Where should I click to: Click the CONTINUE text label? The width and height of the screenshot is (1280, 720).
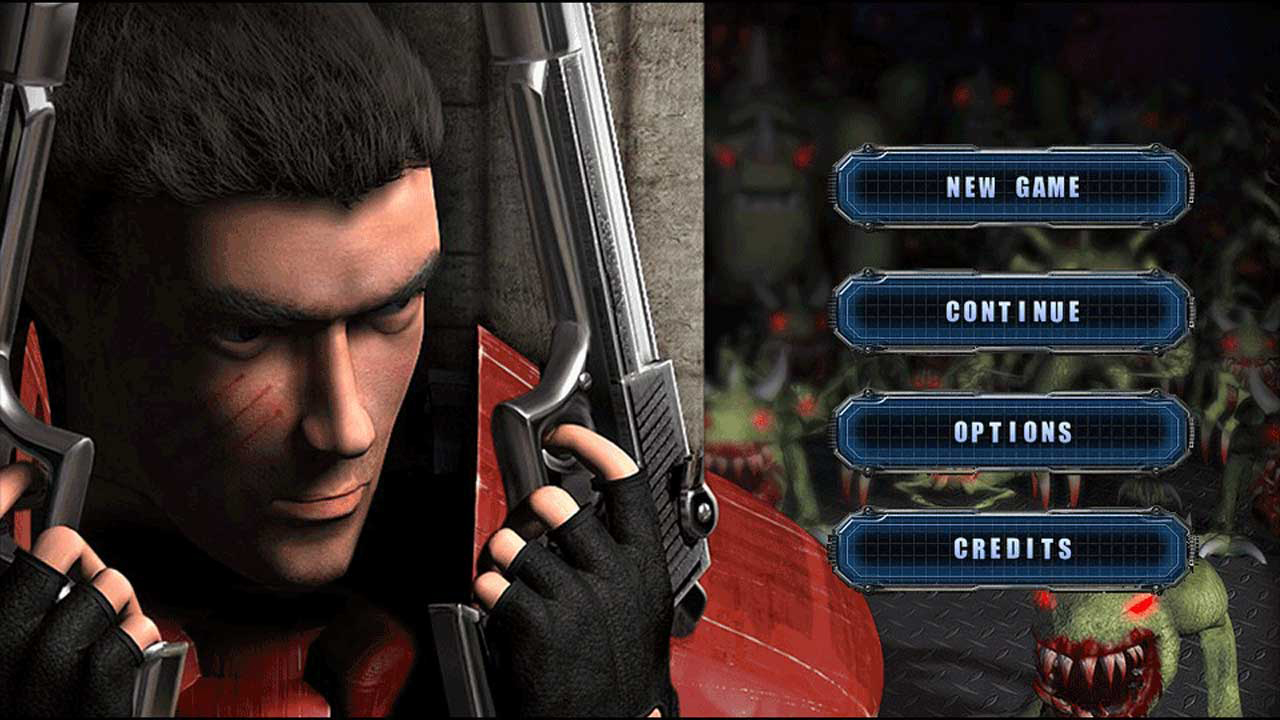pos(1015,312)
